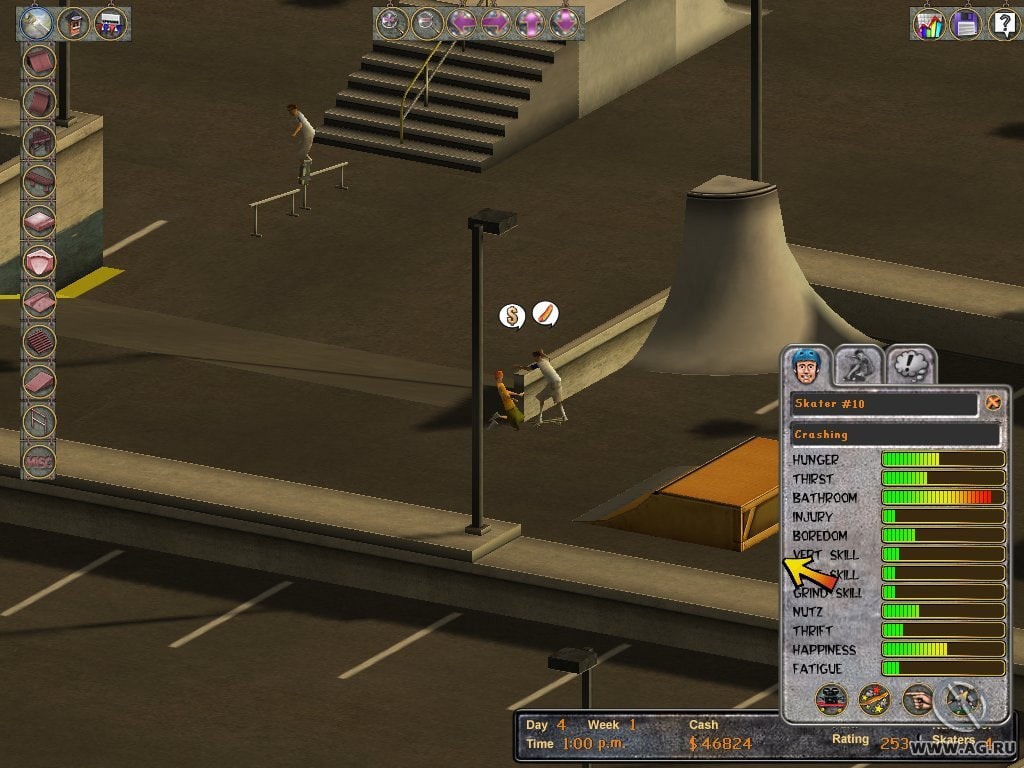Image resolution: width=1024 pixels, height=768 pixels.
Task: Click the purple up arrow camera button
Action: [x=531, y=23]
